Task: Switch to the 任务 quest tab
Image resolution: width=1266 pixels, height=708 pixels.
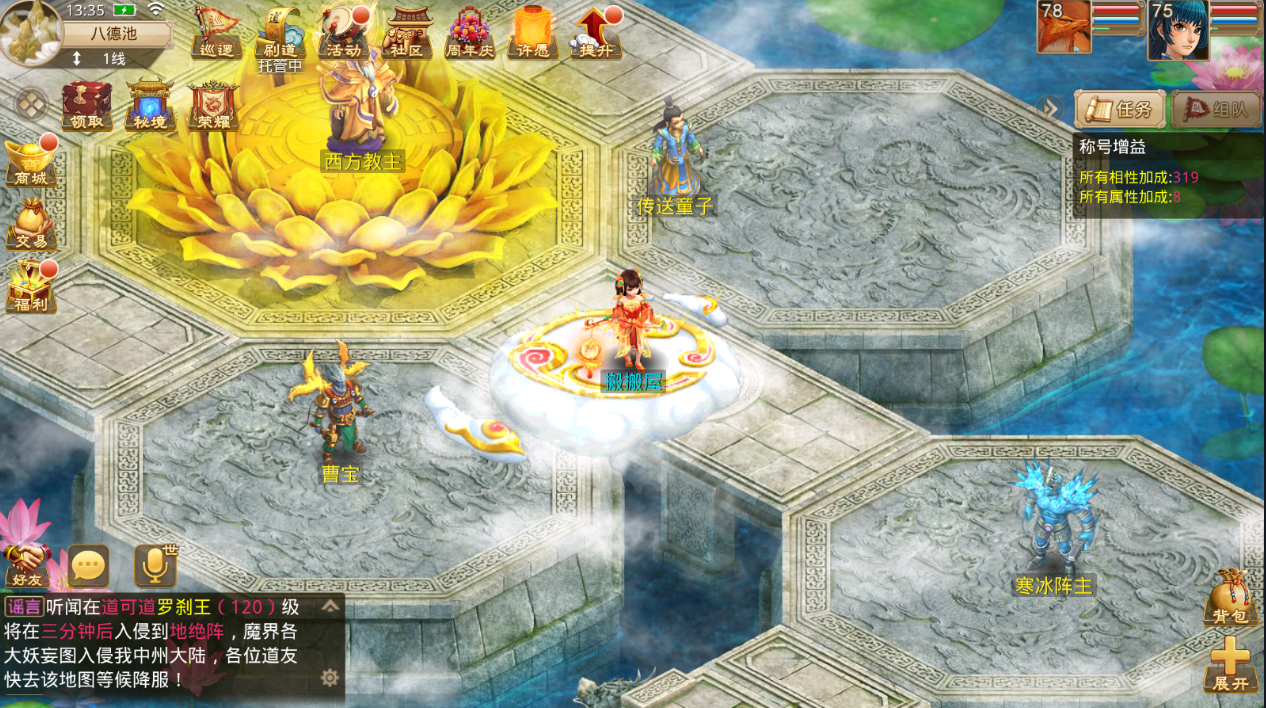Action: pos(1121,110)
